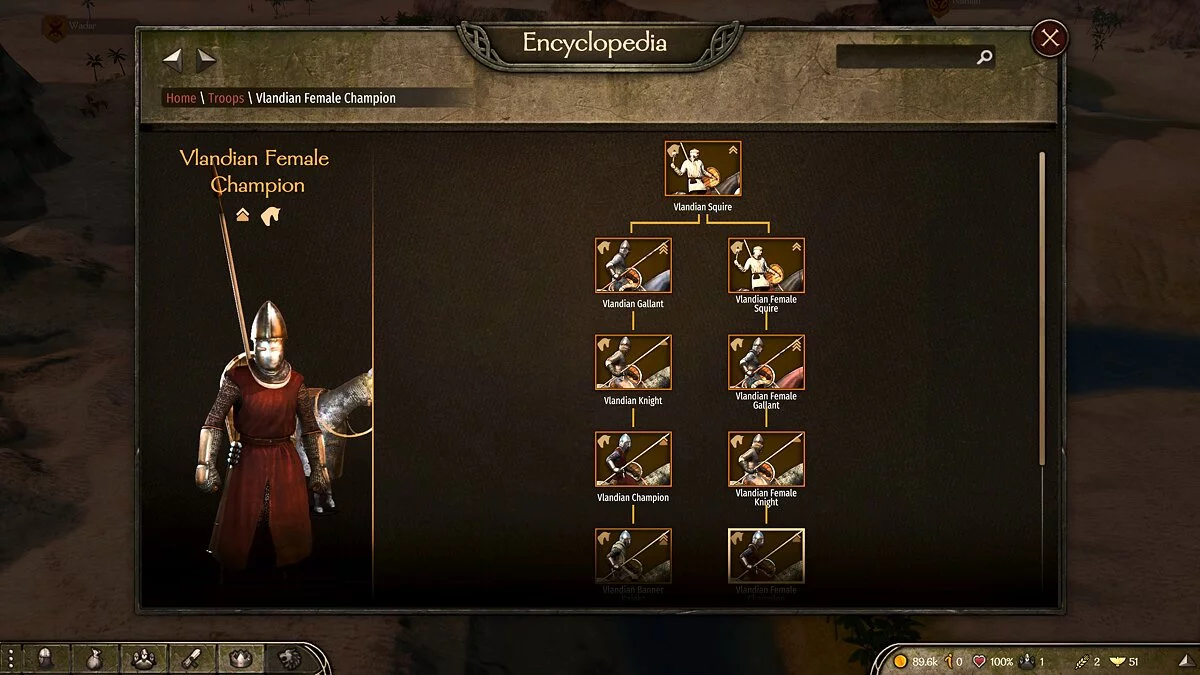View the Vlandian Knight troop entry
Viewport: 1200px width, 675px height.
(x=633, y=362)
